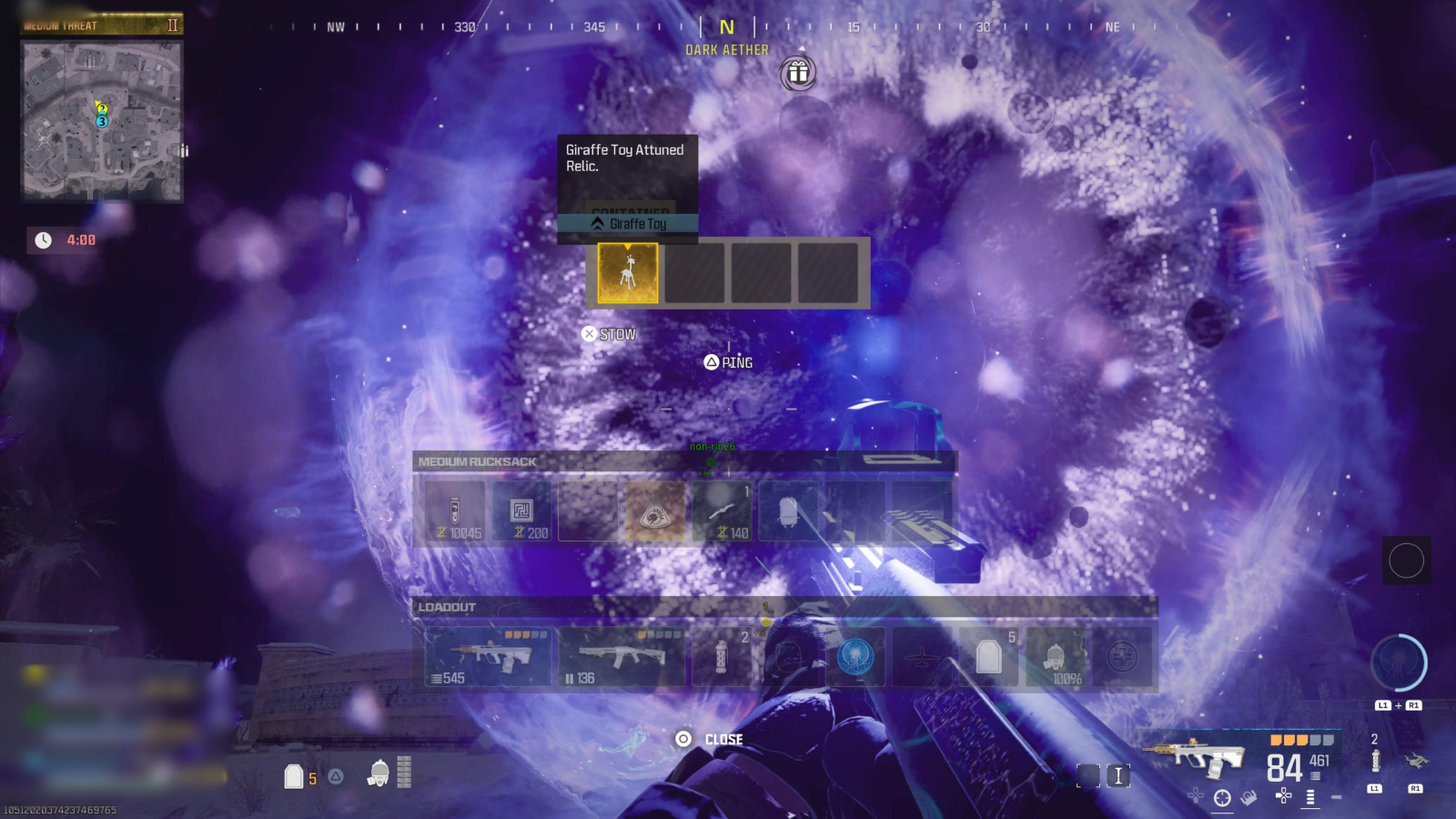This screenshot has height=819, width=1456.
Task: Select the blue energy perk in the loadout
Action: 854,657
